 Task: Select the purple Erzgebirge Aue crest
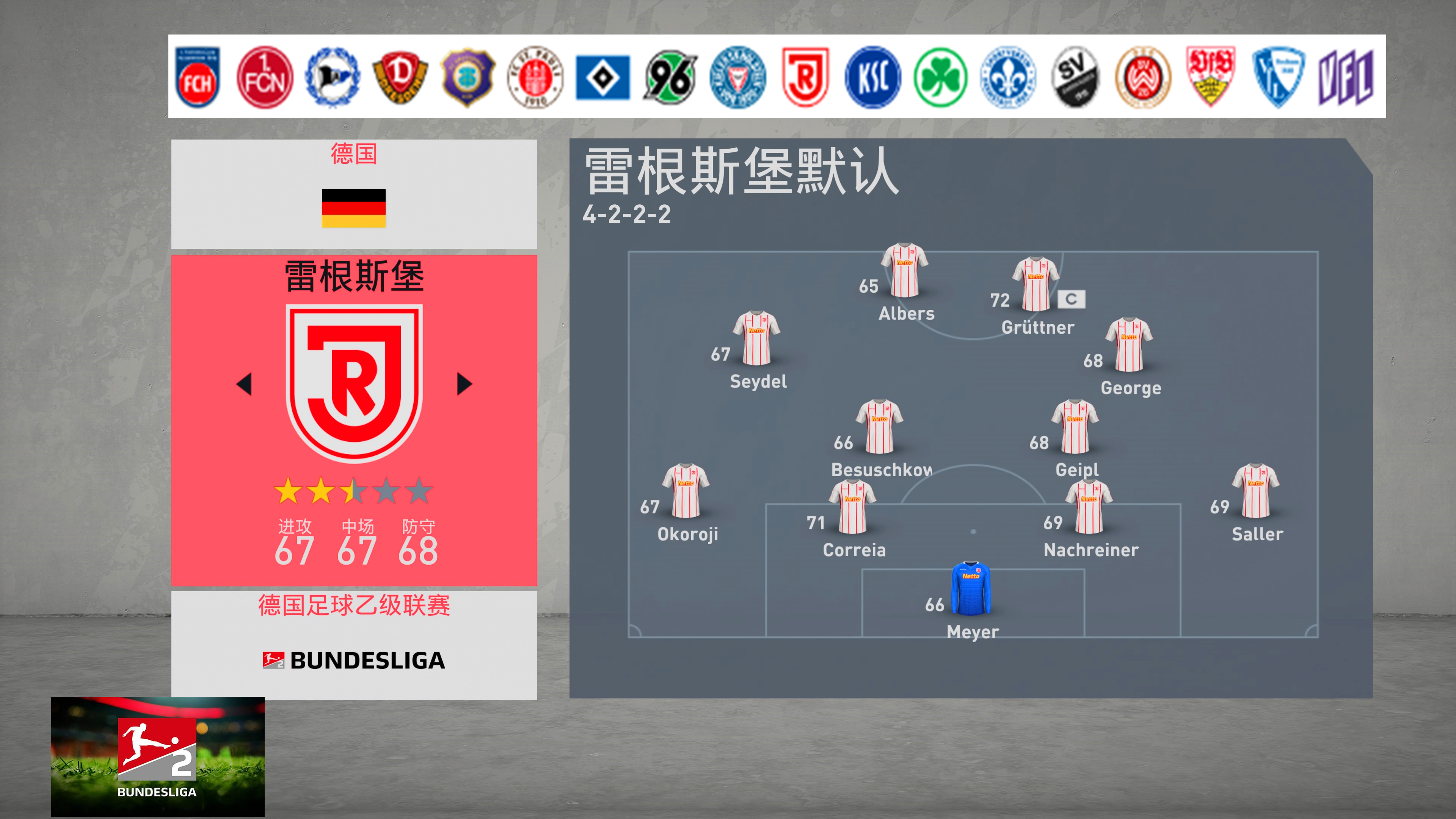468,77
